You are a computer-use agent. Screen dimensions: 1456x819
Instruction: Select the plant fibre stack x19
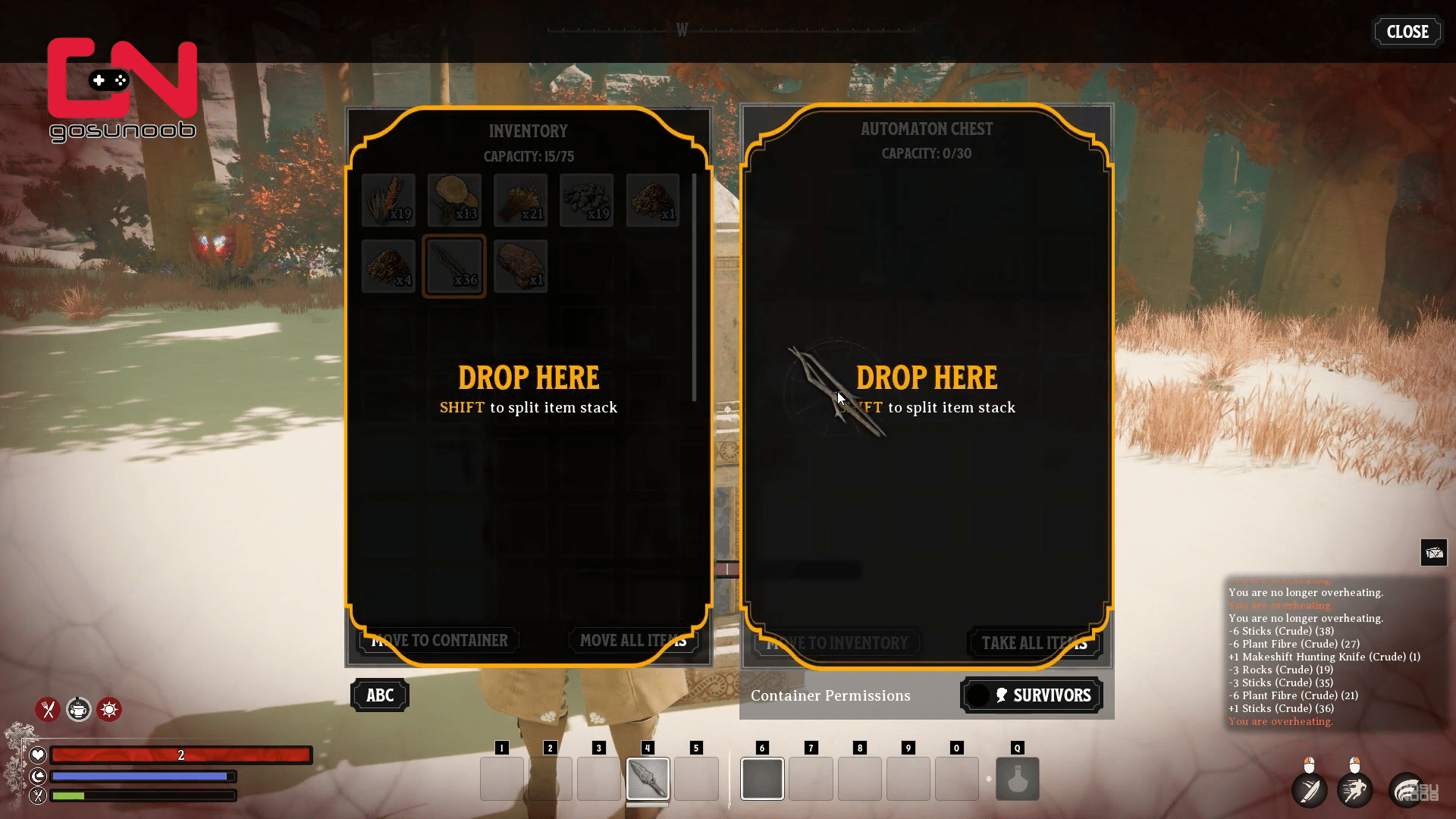pyautogui.click(x=388, y=200)
